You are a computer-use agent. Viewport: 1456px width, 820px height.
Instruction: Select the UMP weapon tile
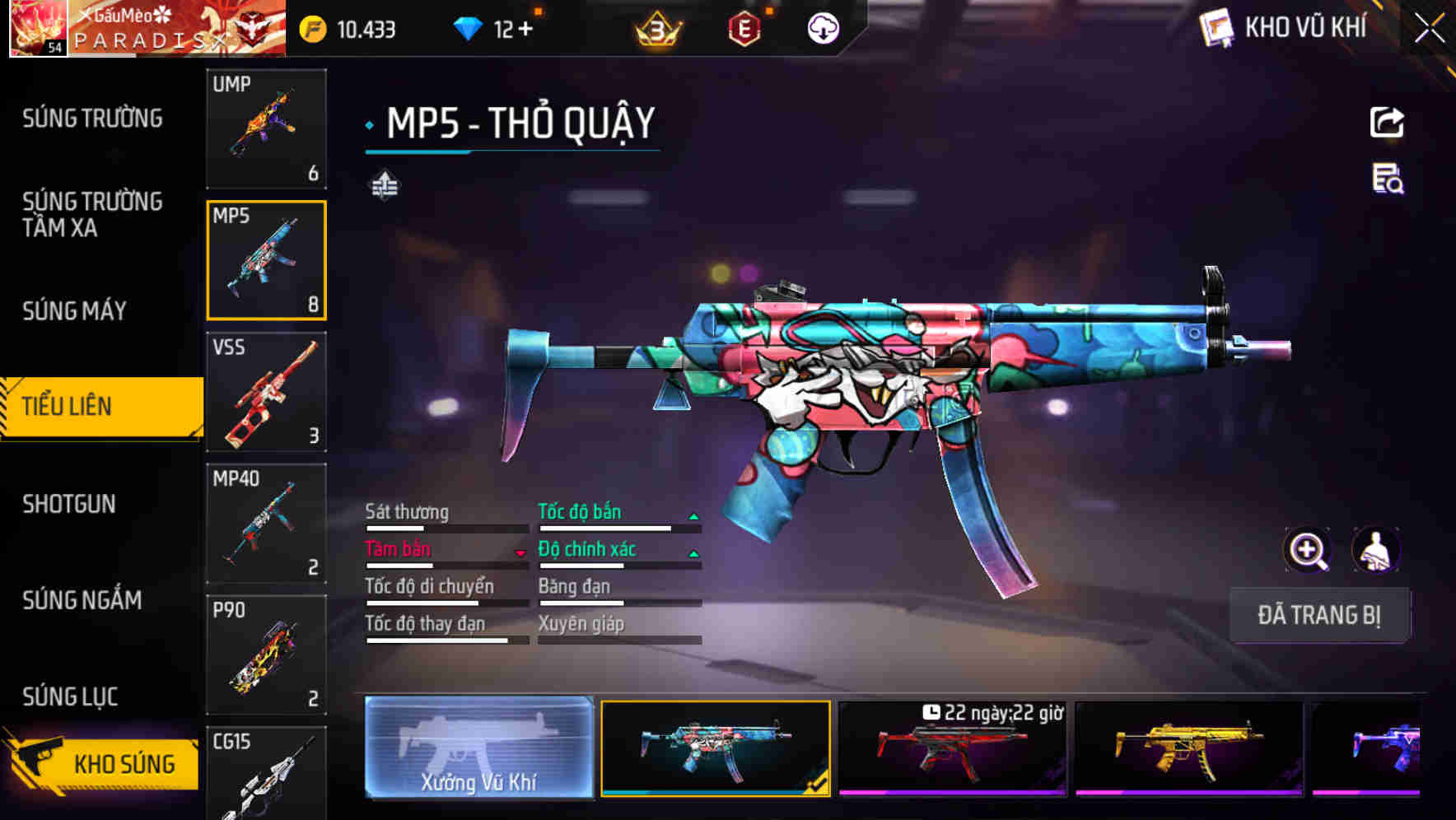(266, 128)
